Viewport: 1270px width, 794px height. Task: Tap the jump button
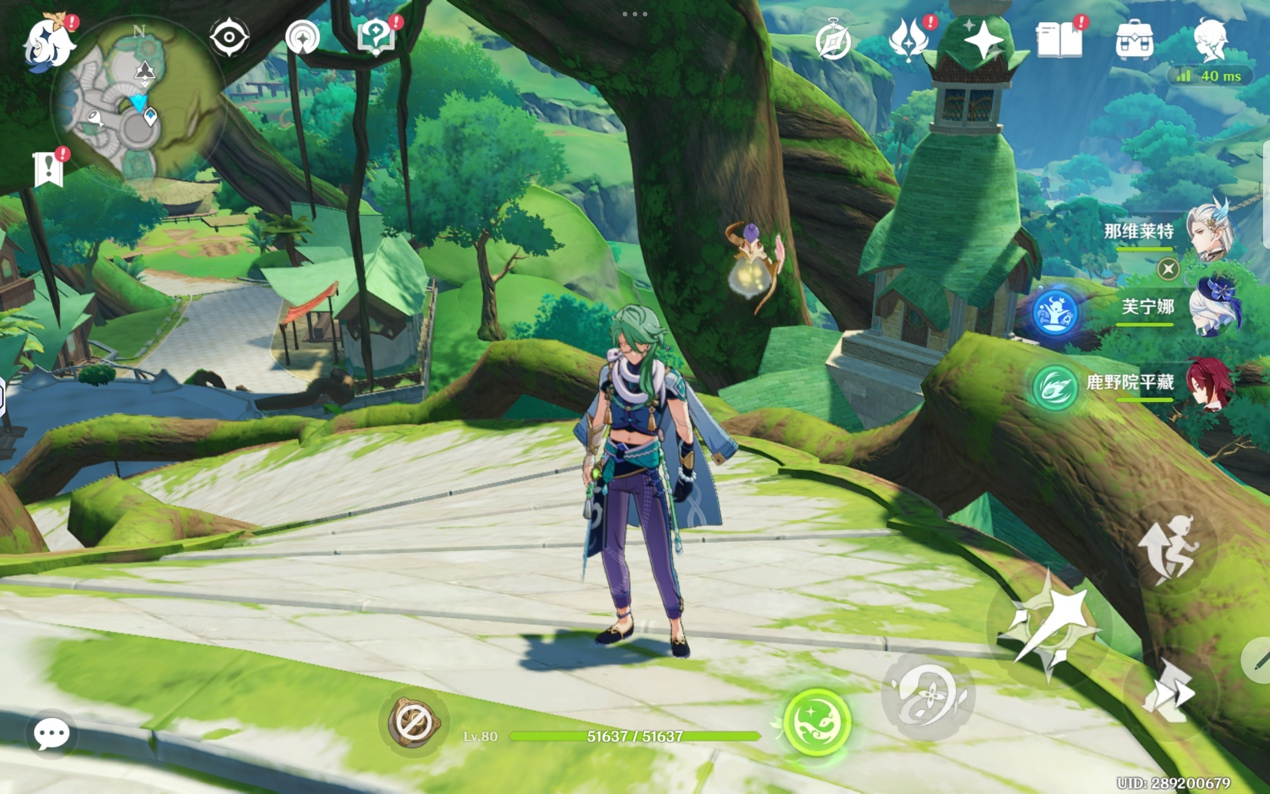[x=1170, y=548]
